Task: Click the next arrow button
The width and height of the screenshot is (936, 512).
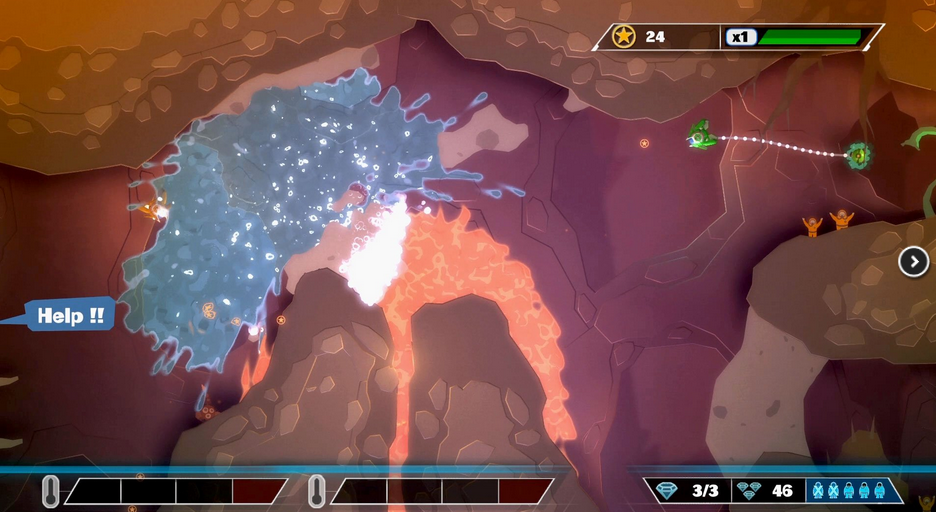Action: click(x=913, y=262)
